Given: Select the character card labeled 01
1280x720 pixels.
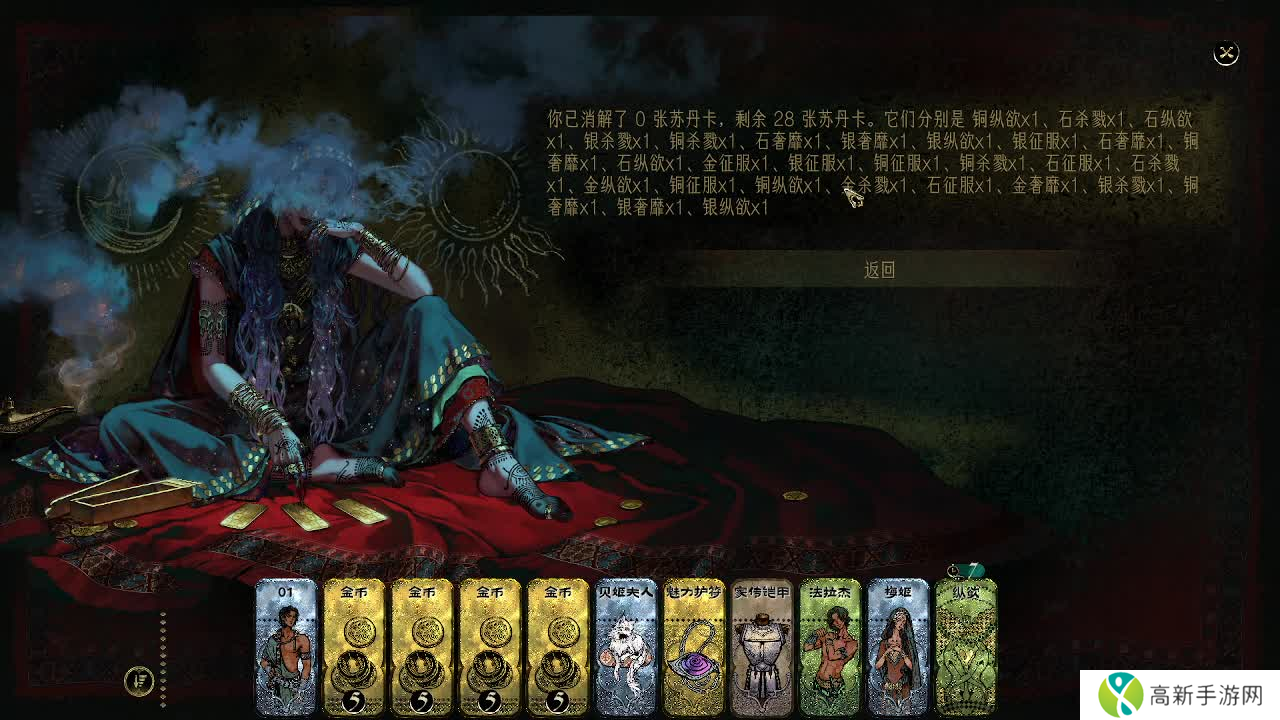Looking at the screenshot, I should pyautogui.click(x=286, y=647).
